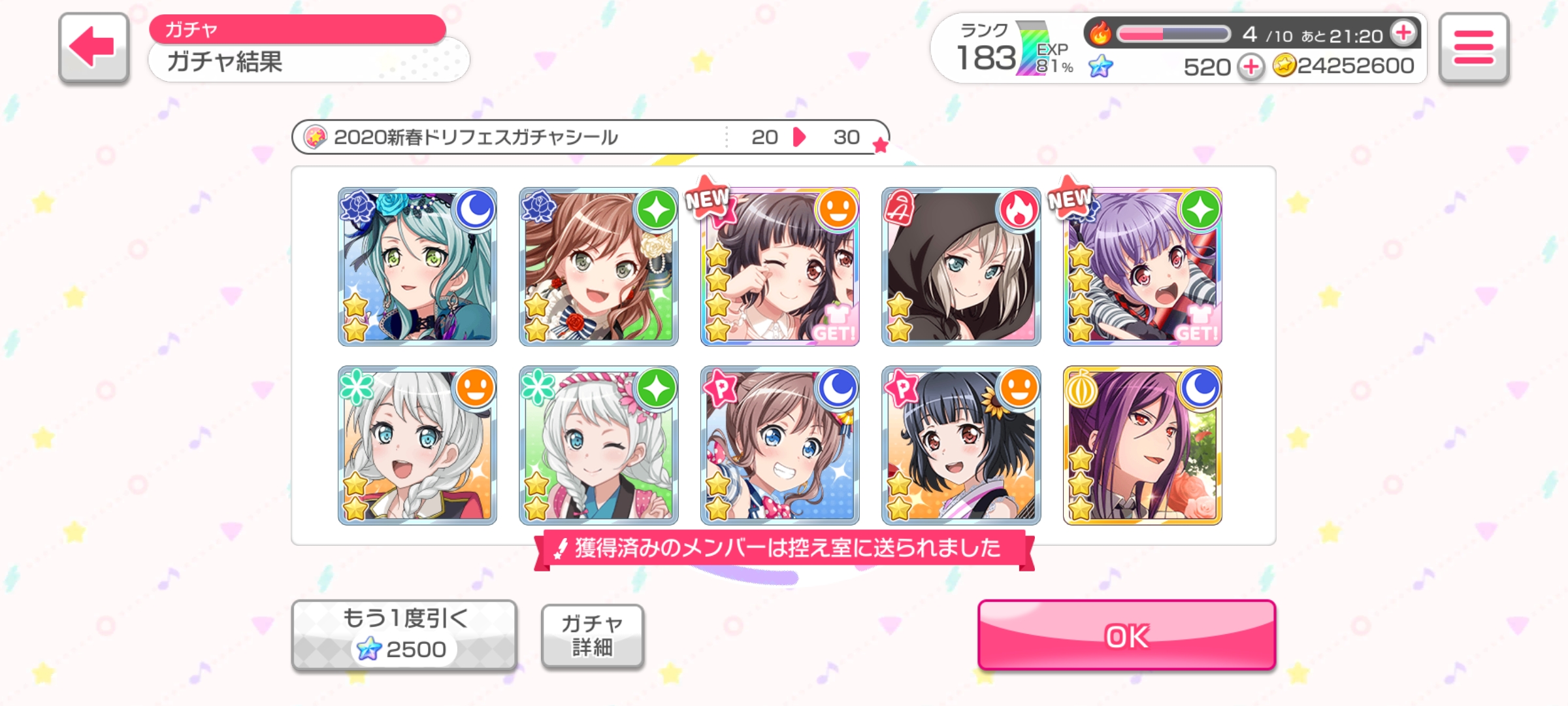Pull the gacha again for 2500 stars
This screenshot has height=706, width=1568.
(x=404, y=635)
